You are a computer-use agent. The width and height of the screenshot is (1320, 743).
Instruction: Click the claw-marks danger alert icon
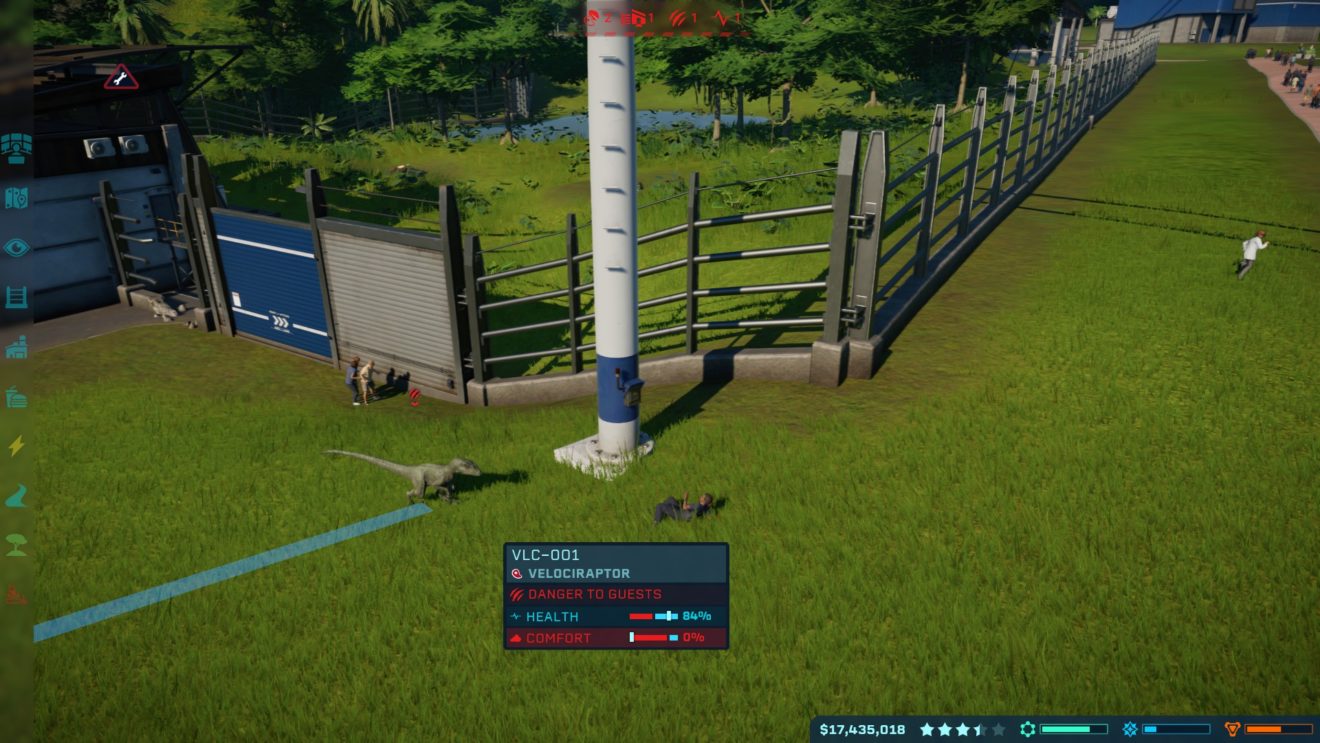pos(678,17)
